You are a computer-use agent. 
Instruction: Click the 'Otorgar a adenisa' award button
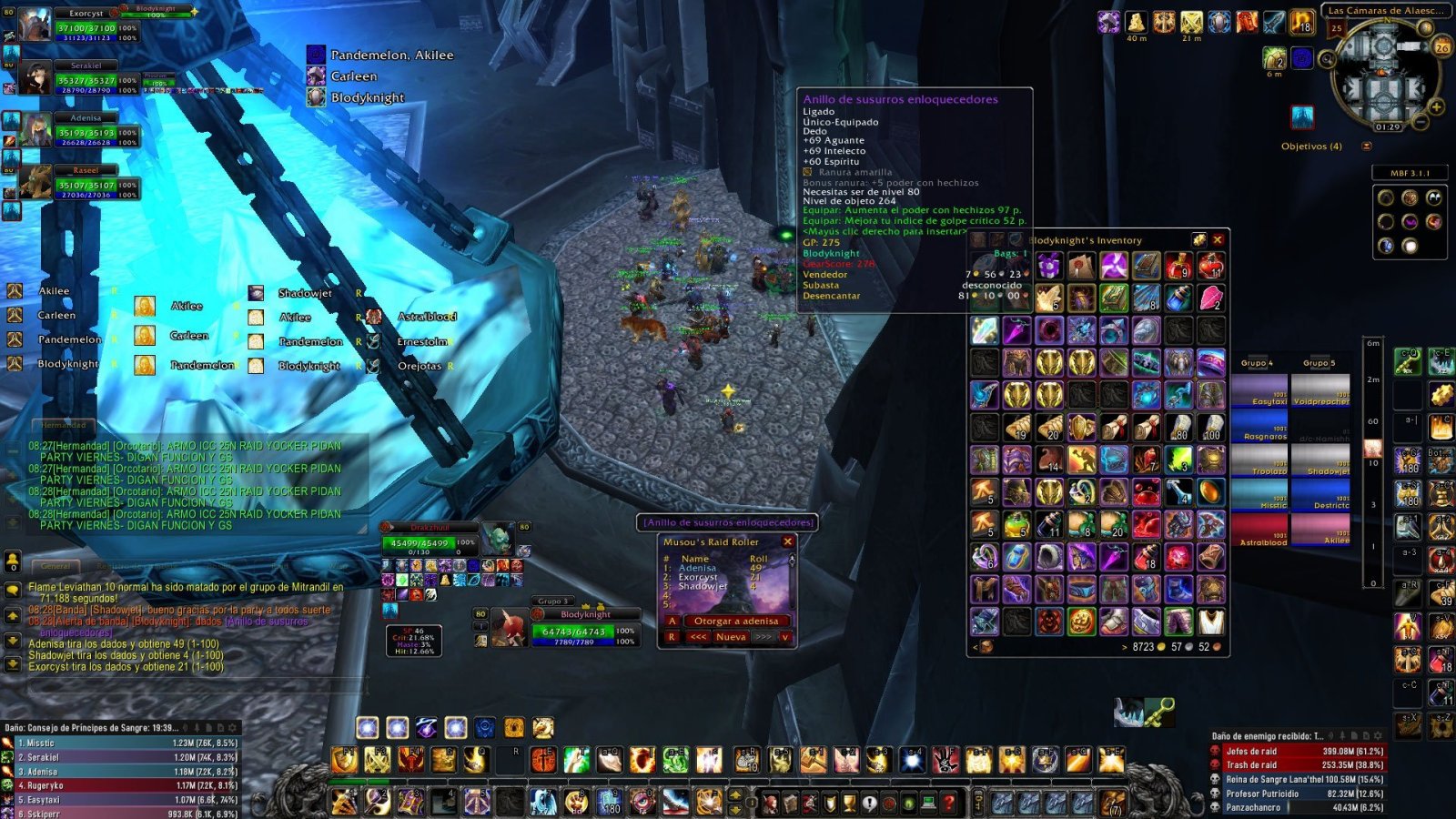[736, 621]
